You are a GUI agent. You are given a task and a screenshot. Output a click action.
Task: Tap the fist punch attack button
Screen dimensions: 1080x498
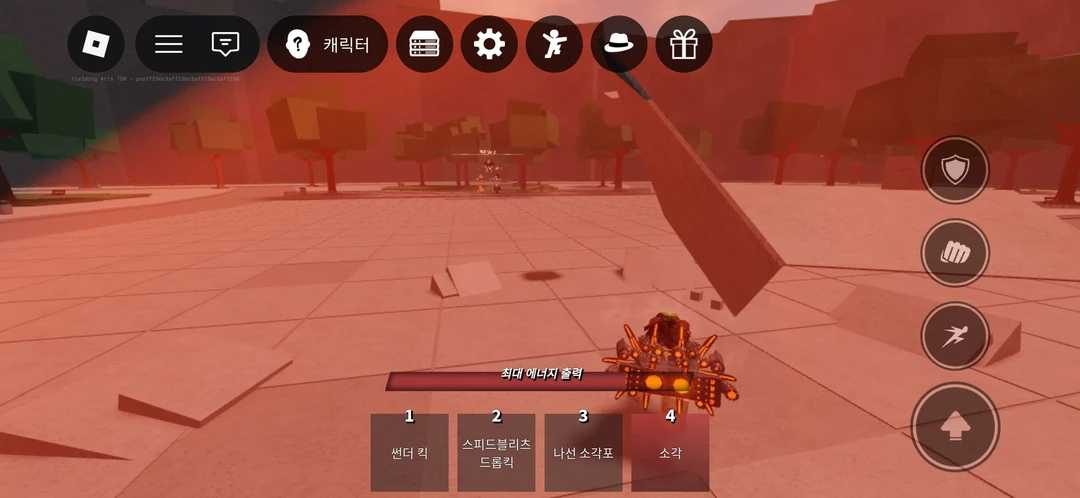tap(955, 253)
